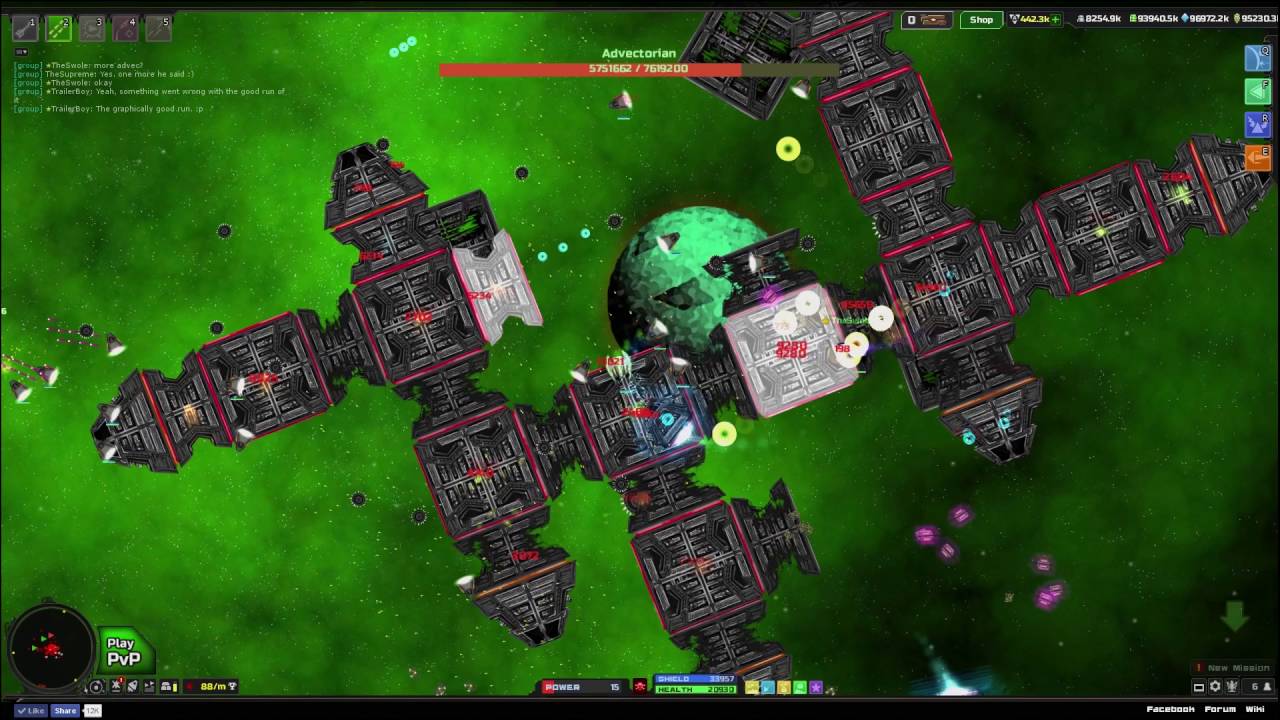Click the purple star boost icon
The height and width of the screenshot is (720, 1280).
[x=816, y=688]
